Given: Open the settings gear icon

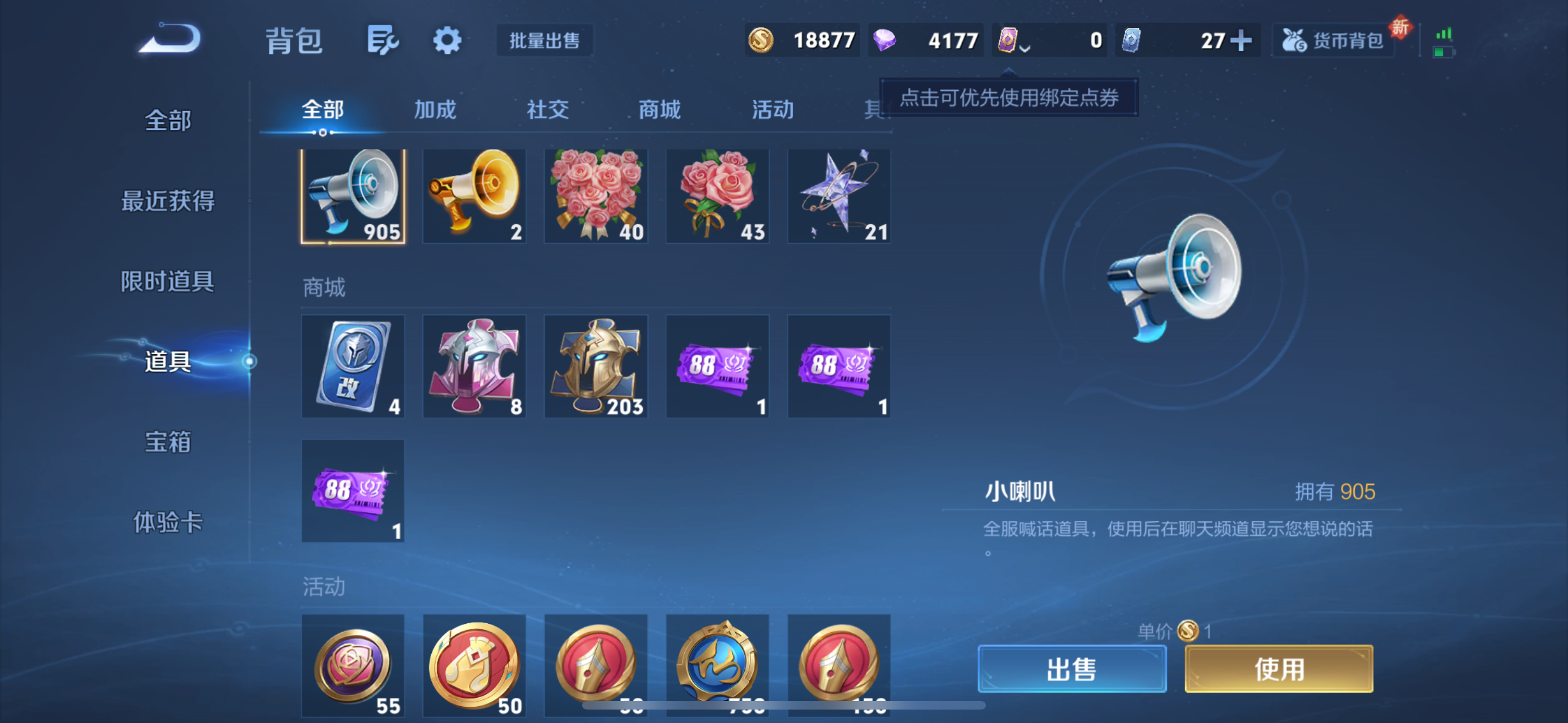Looking at the screenshot, I should pyautogui.click(x=447, y=41).
